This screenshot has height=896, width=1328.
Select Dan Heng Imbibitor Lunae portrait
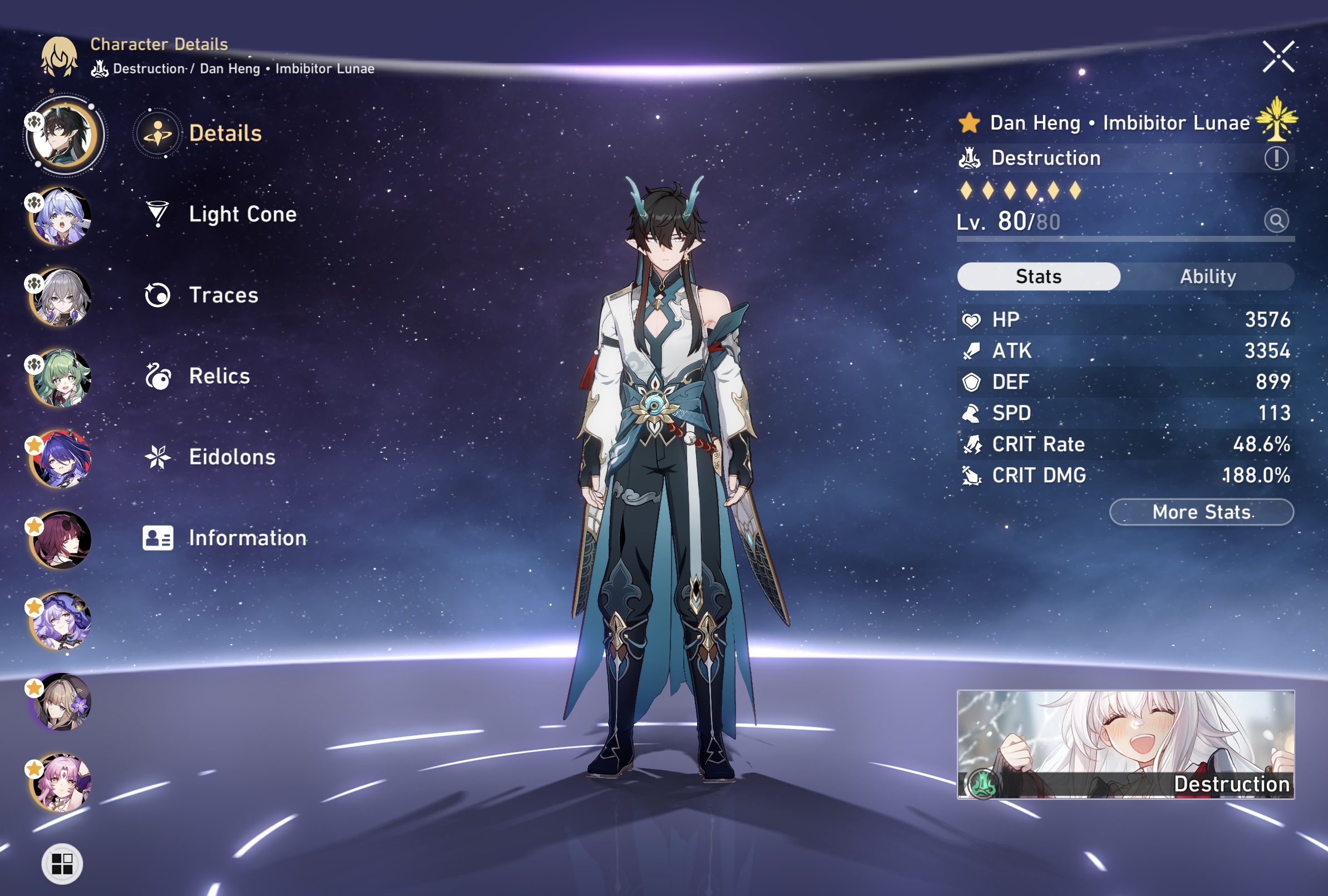tap(63, 135)
